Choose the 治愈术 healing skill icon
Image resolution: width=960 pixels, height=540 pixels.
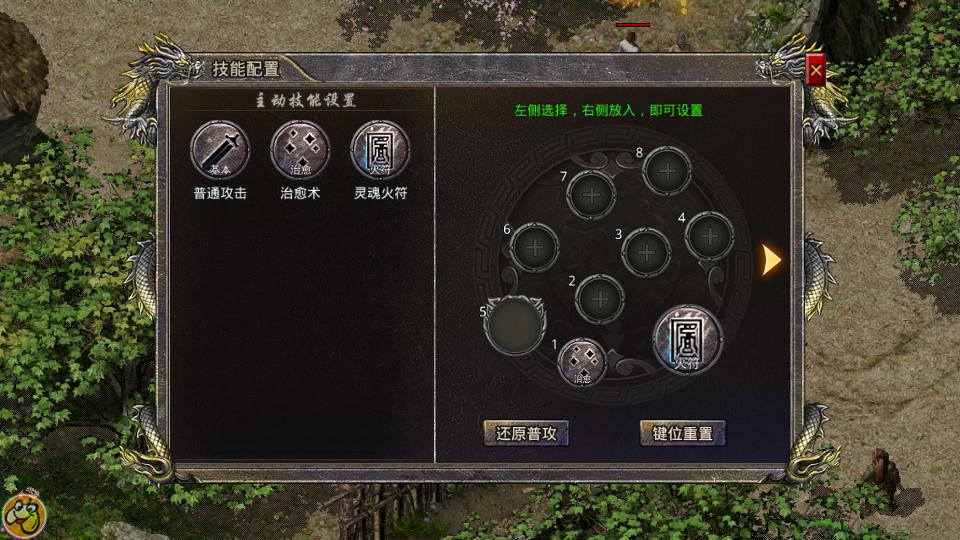pos(300,150)
